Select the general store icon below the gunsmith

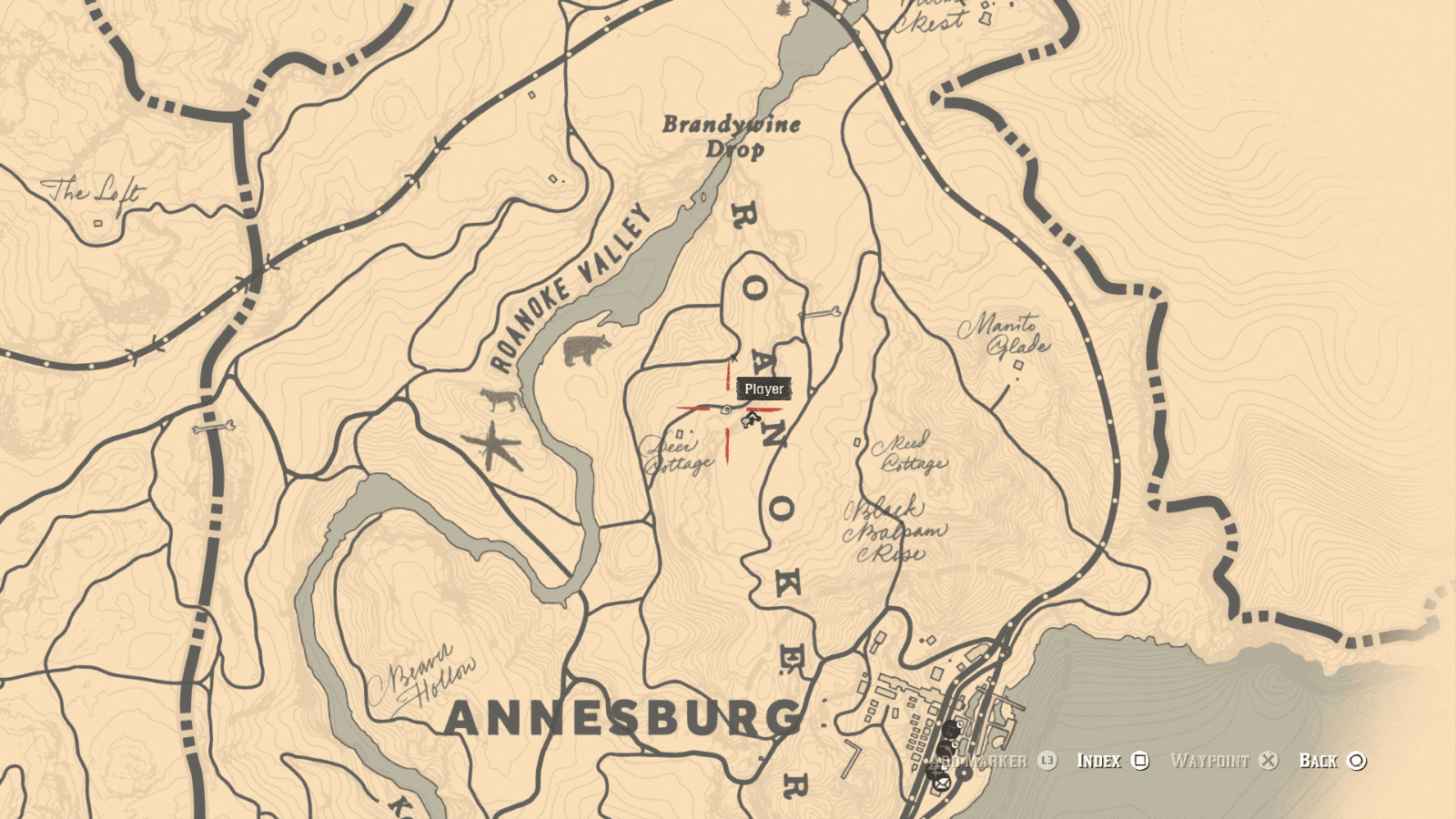(945, 748)
